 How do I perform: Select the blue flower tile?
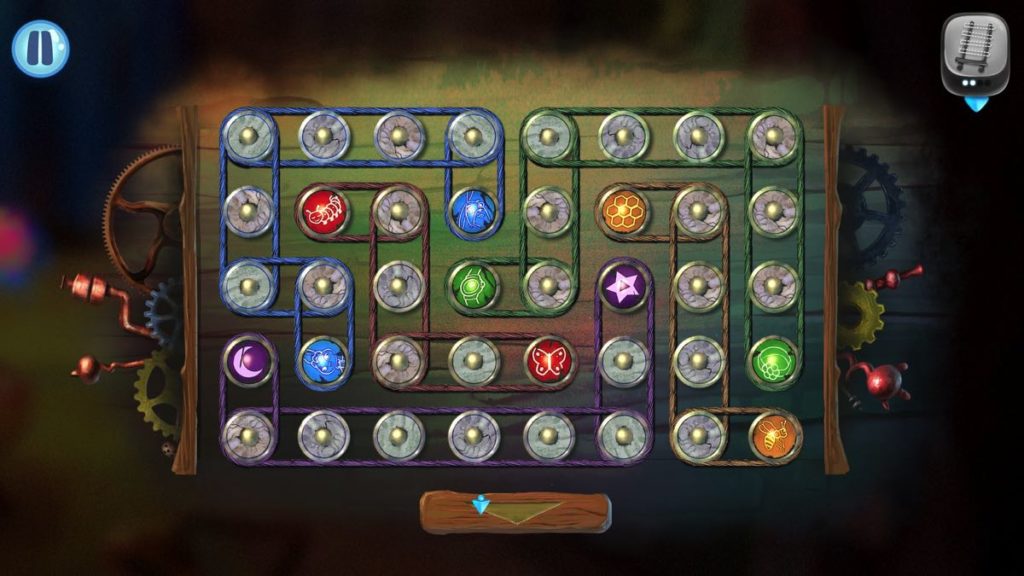click(323, 360)
